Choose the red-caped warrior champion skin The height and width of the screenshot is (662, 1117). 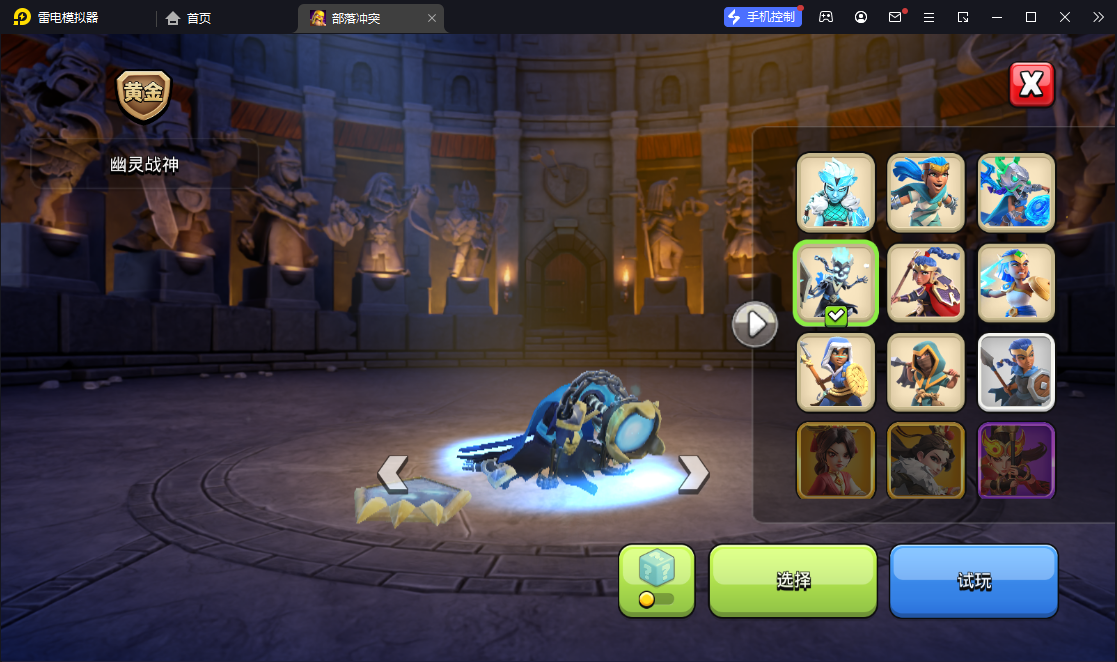click(926, 283)
